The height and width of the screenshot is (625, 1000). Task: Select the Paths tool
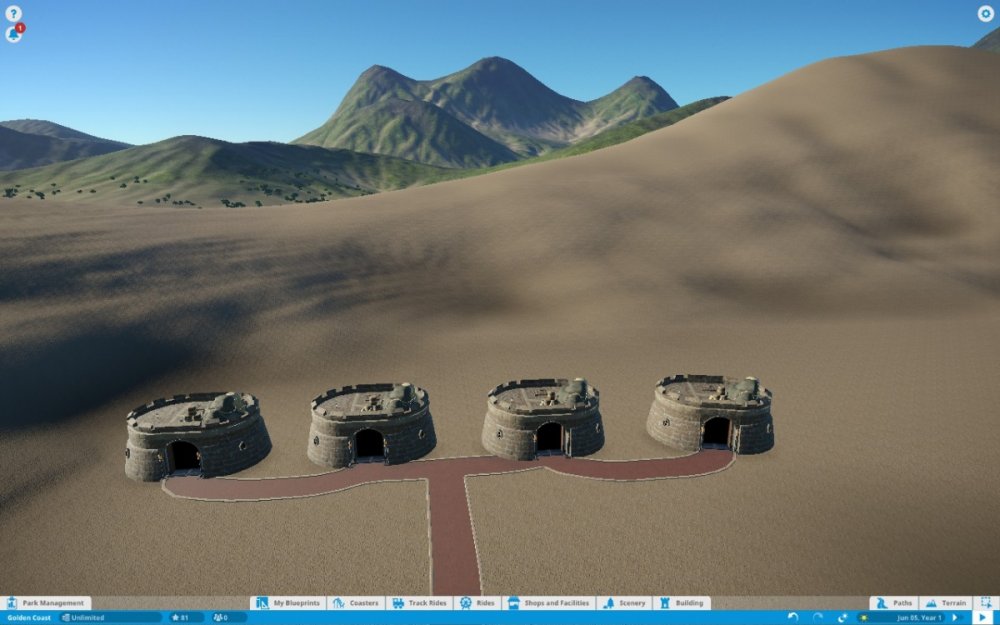(x=894, y=603)
